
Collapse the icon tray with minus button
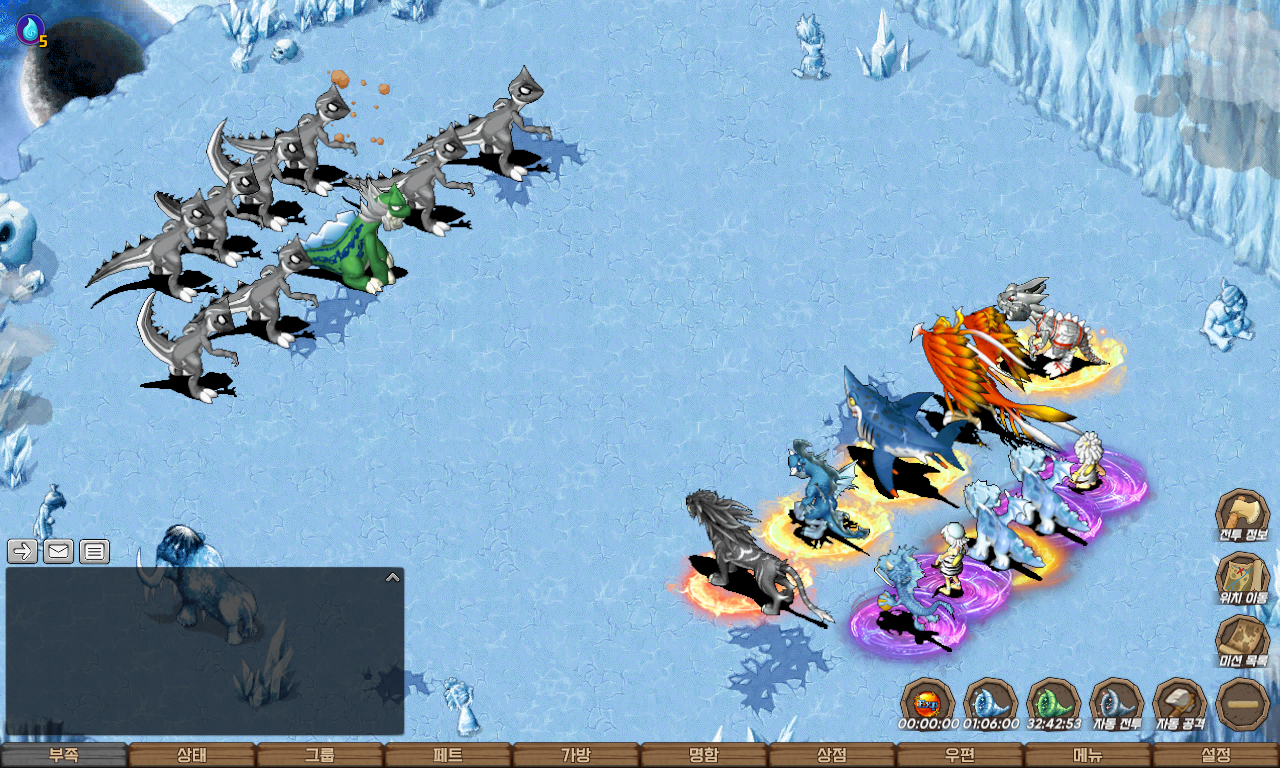(1243, 704)
